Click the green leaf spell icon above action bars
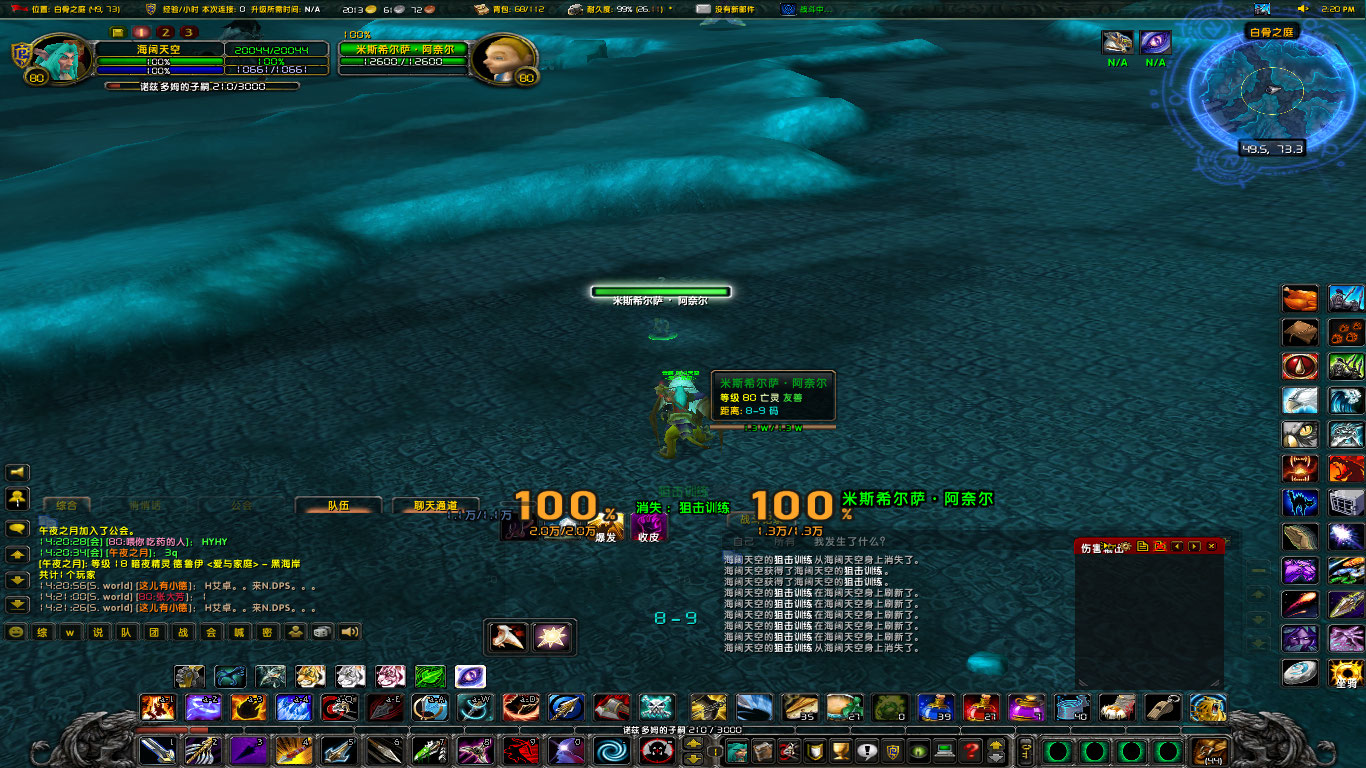This screenshot has width=1366, height=768. tap(429, 676)
